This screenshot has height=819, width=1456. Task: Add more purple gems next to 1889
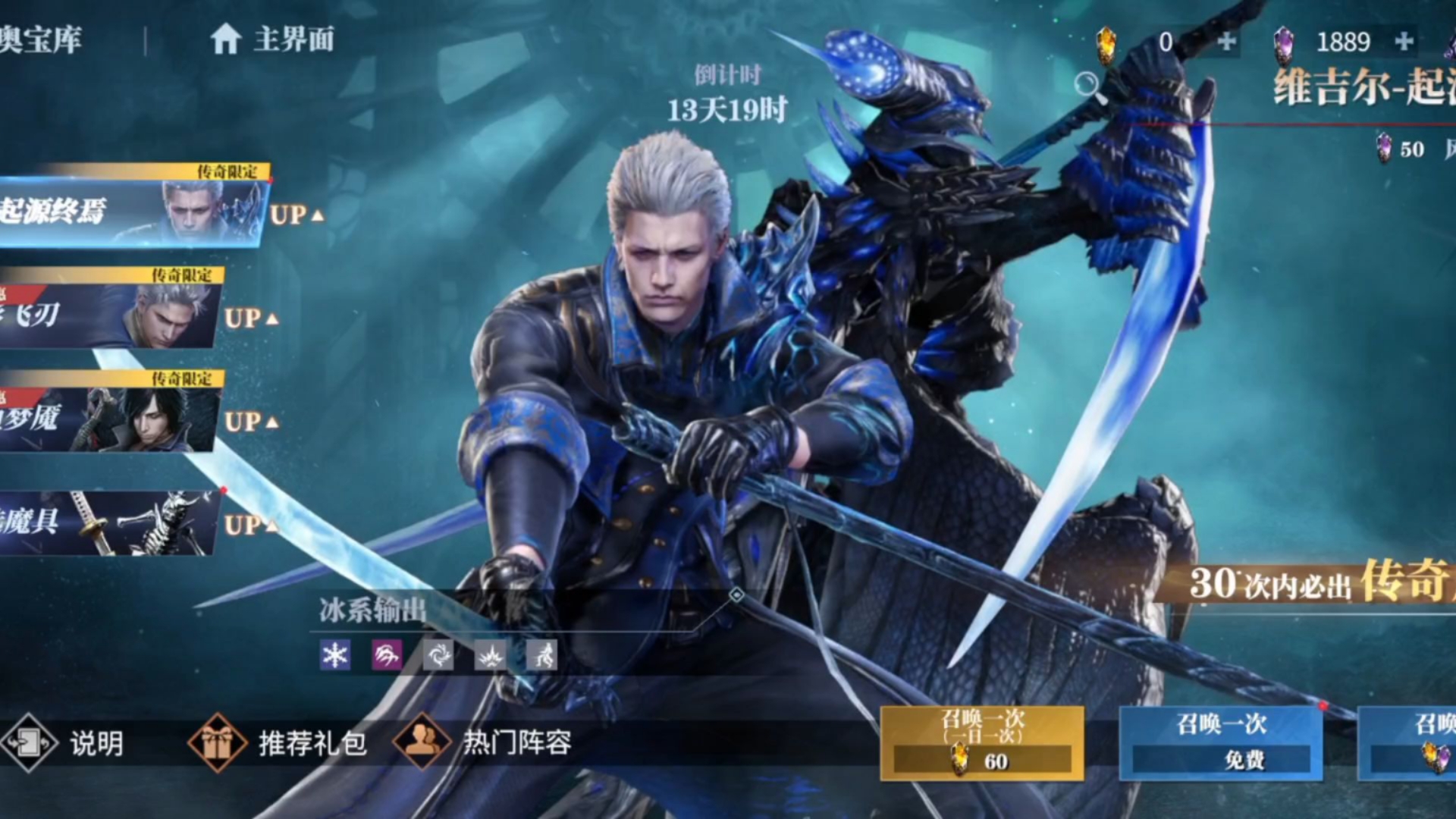click(x=1404, y=41)
